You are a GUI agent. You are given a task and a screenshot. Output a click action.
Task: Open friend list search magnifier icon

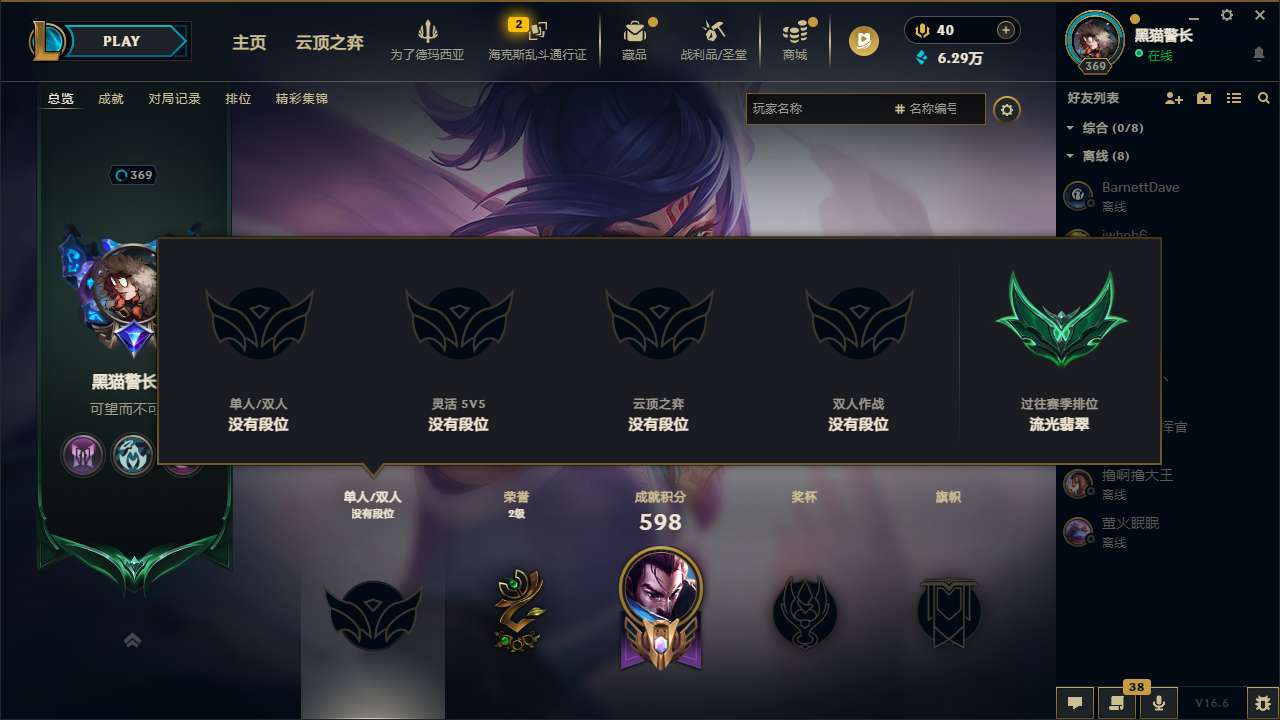[x=1264, y=98]
